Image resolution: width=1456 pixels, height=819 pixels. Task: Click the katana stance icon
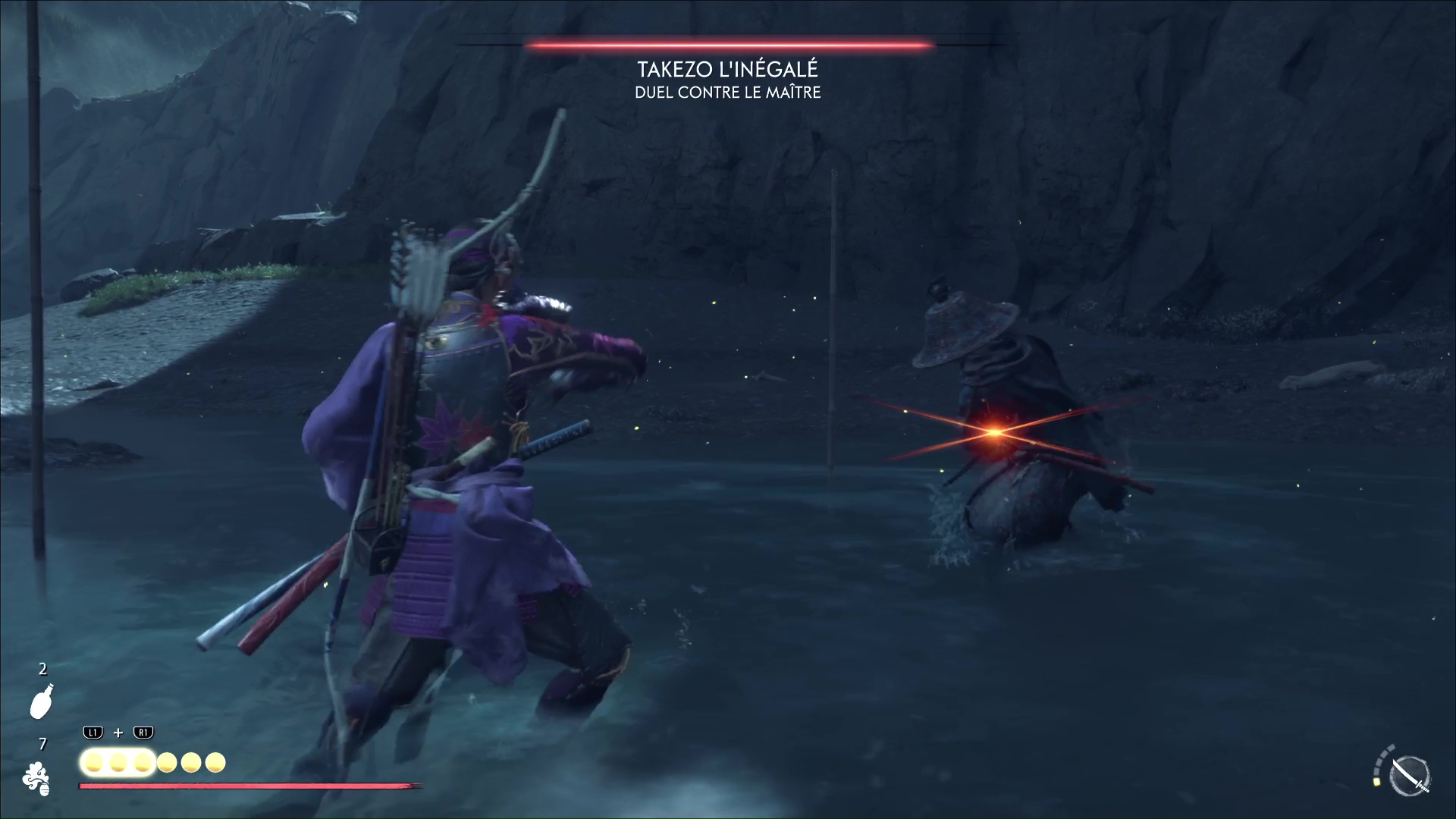1410,776
